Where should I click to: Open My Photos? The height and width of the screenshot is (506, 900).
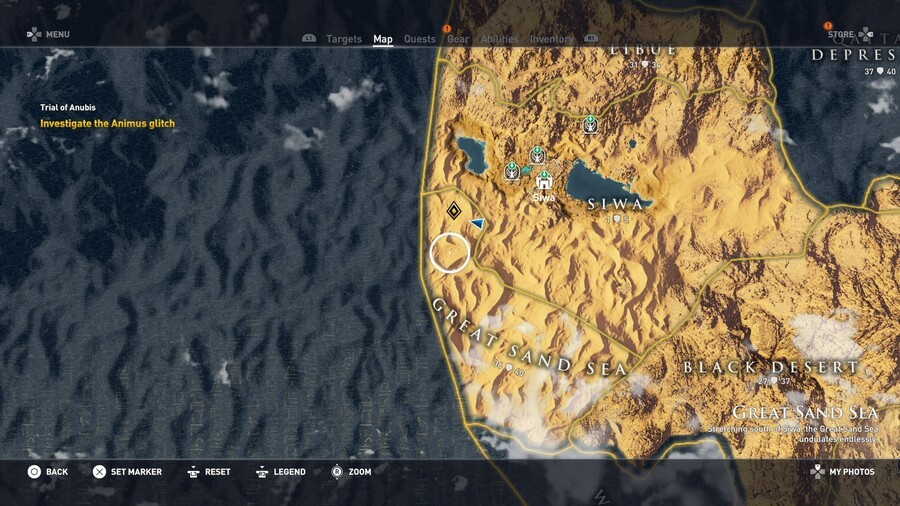(x=843, y=472)
